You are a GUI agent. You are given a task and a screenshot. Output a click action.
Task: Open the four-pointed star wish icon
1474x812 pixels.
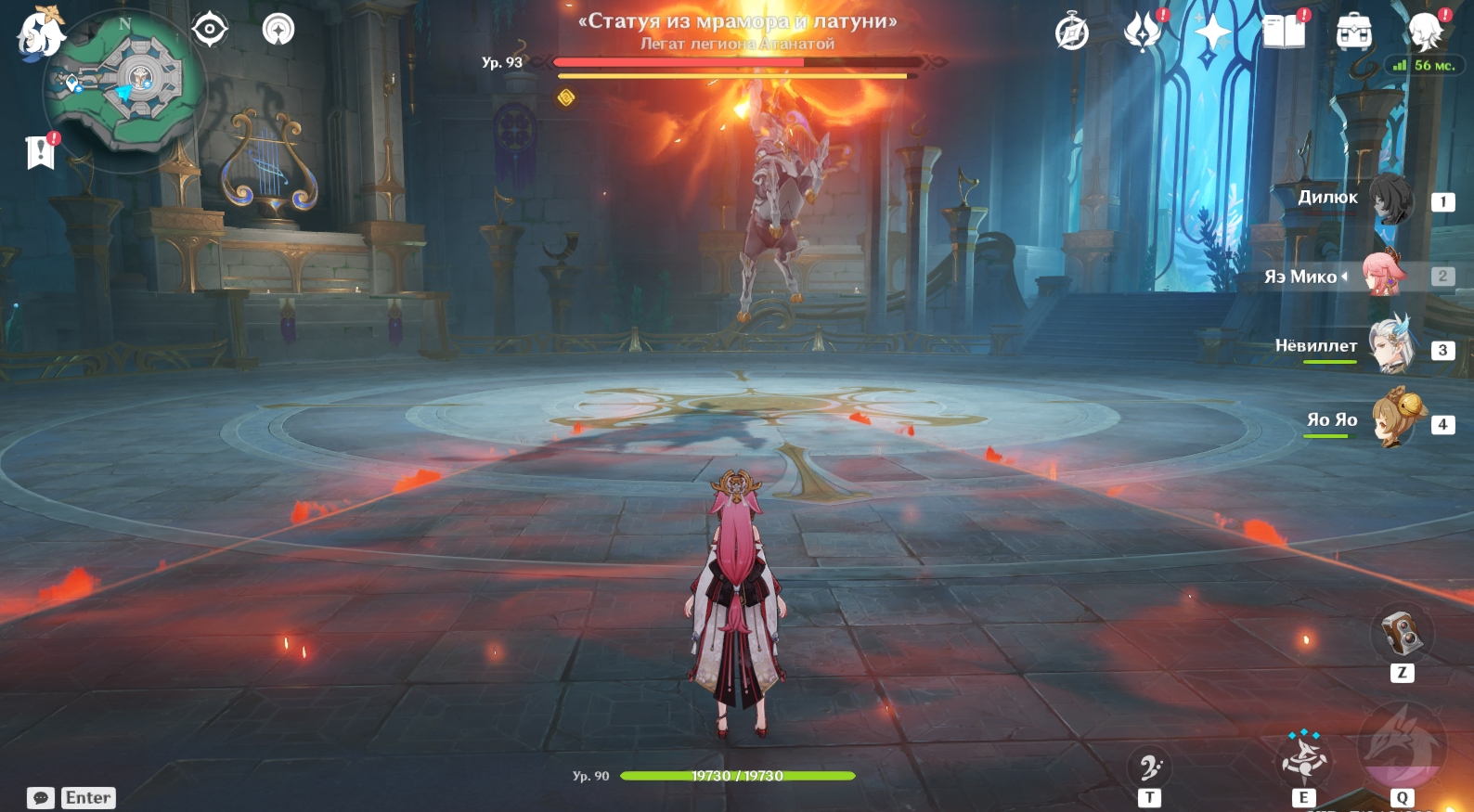click(x=1212, y=32)
